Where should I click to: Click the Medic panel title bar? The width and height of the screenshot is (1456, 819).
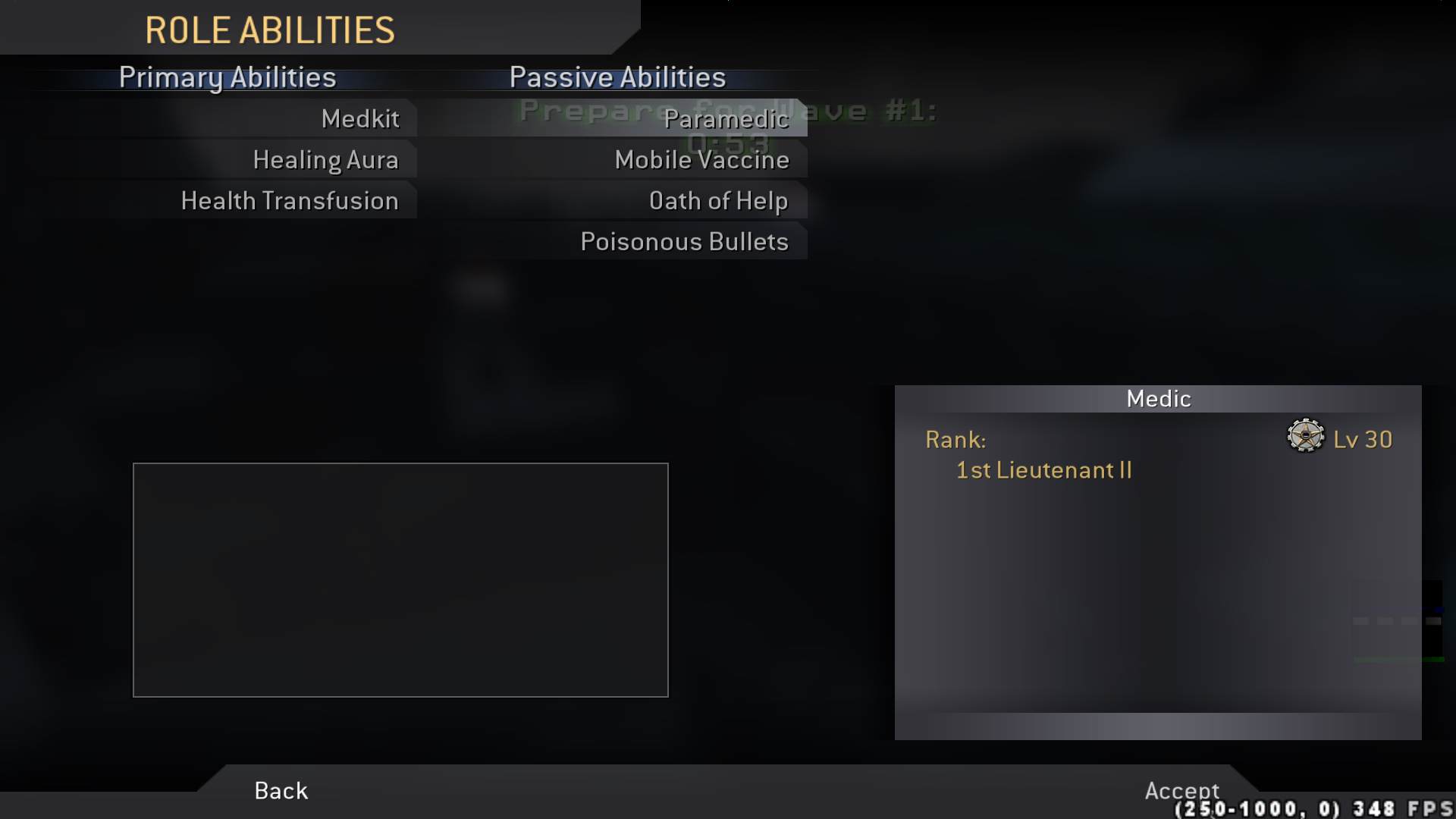tap(1158, 398)
